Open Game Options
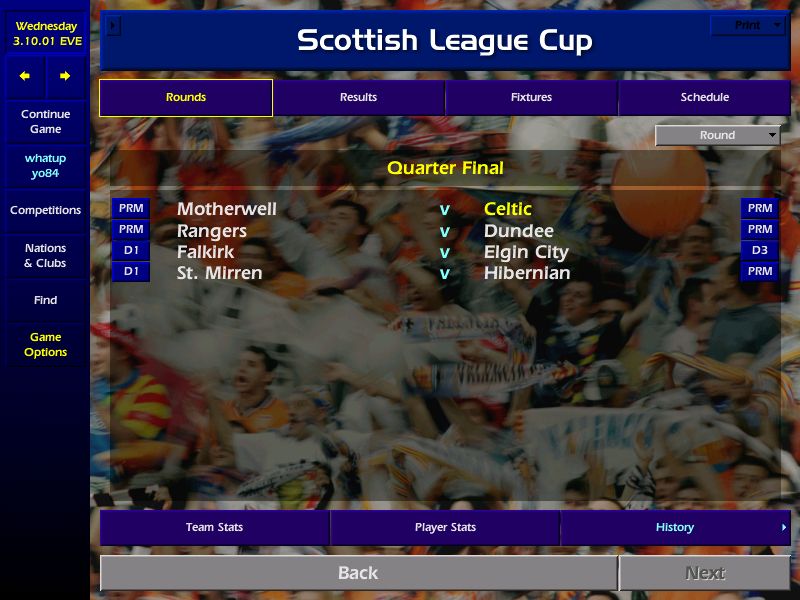The width and height of the screenshot is (800, 600). (45, 345)
